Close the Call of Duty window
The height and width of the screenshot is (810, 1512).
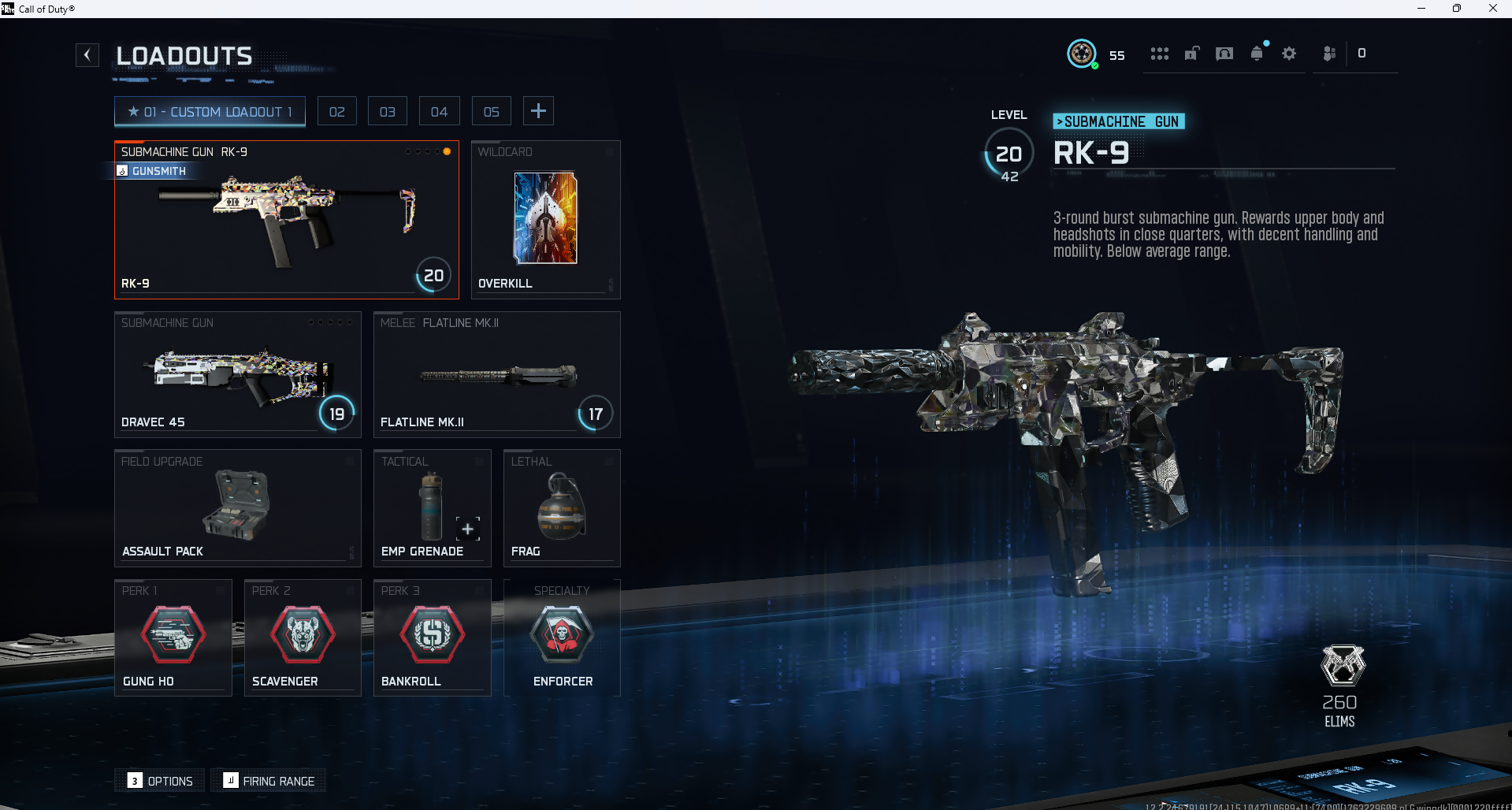[x=1492, y=9]
